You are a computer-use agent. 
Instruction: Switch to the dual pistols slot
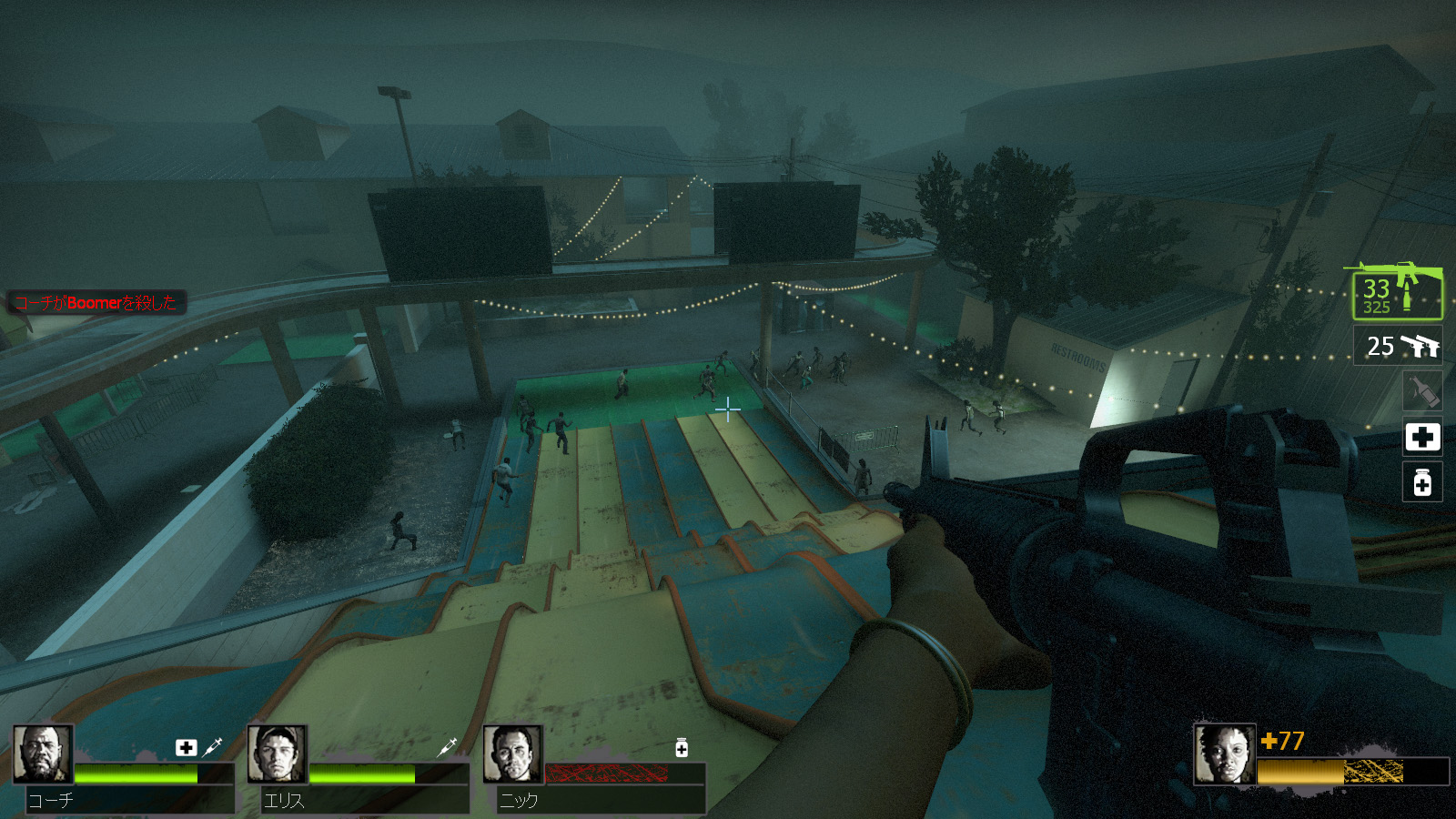(x=1399, y=346)
